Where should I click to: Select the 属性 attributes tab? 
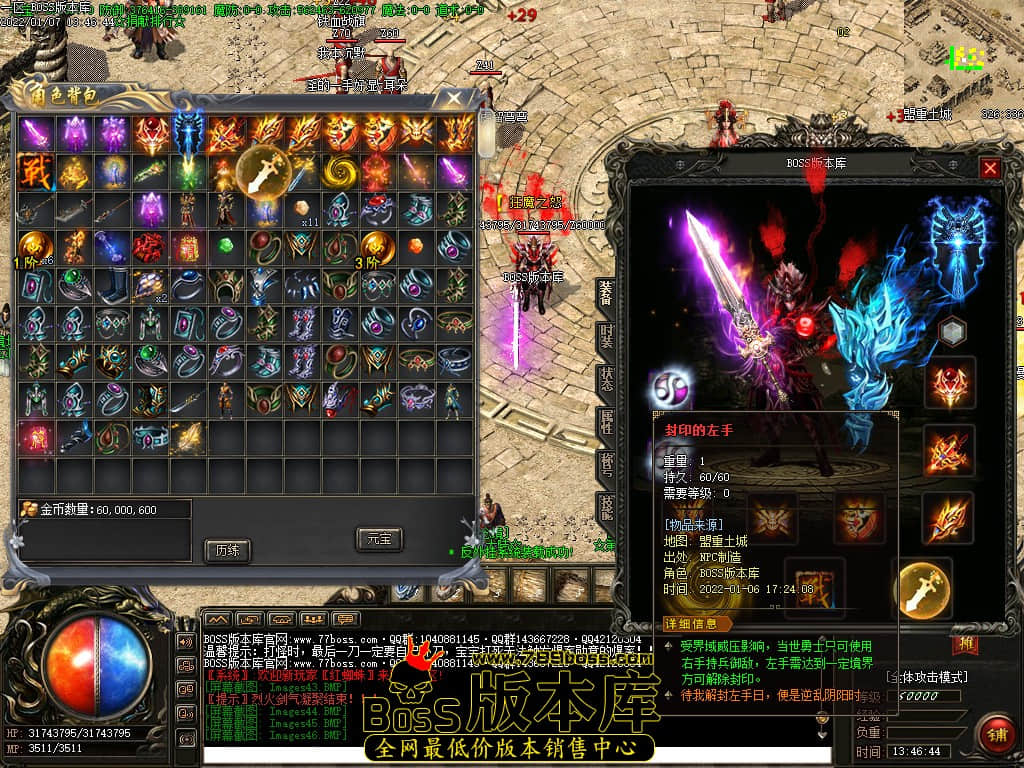pyautogui.click(x=606, y=422)
